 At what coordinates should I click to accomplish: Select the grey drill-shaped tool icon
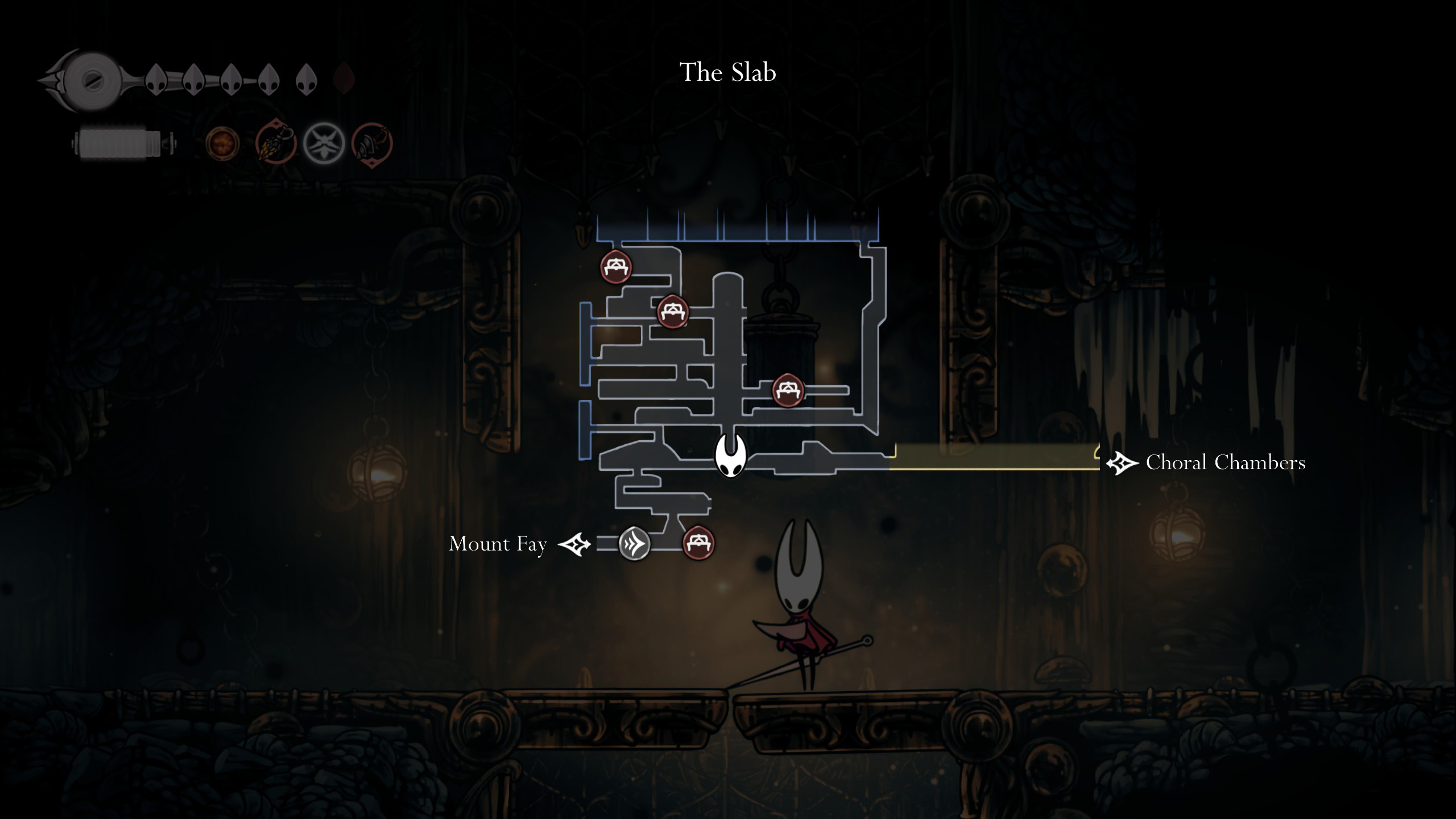click(372, 144)
